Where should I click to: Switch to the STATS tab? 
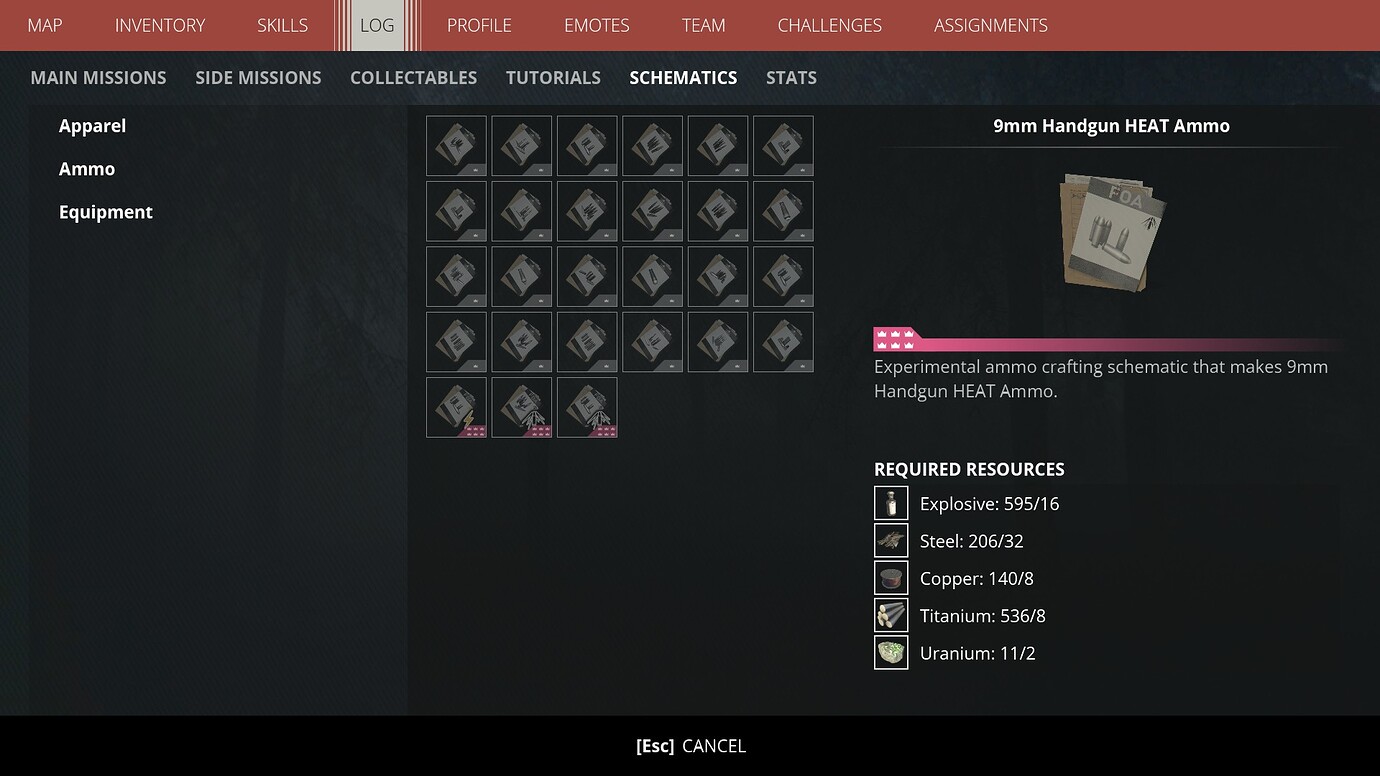791,77
